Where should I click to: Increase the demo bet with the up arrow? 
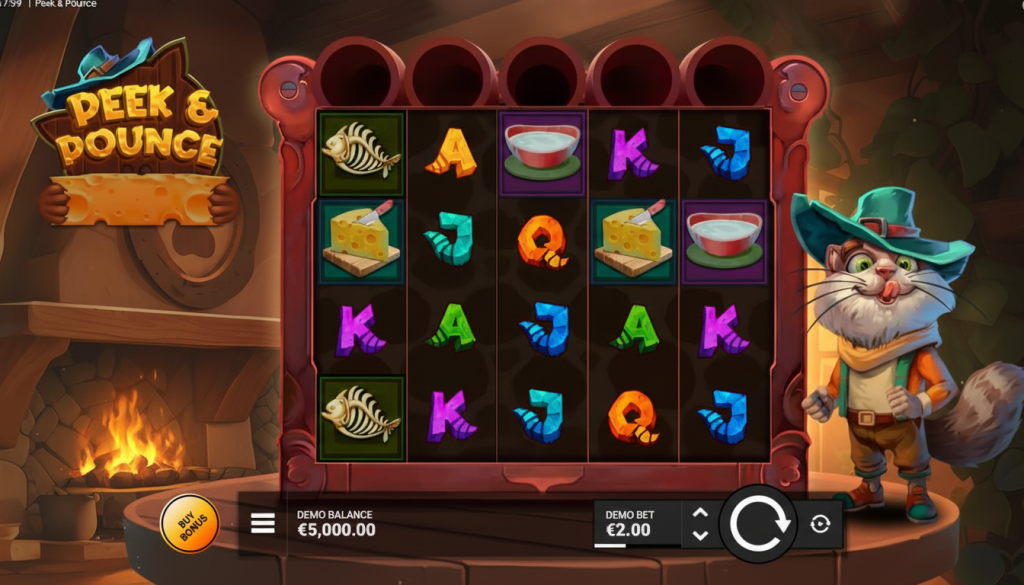coord(700,513)
